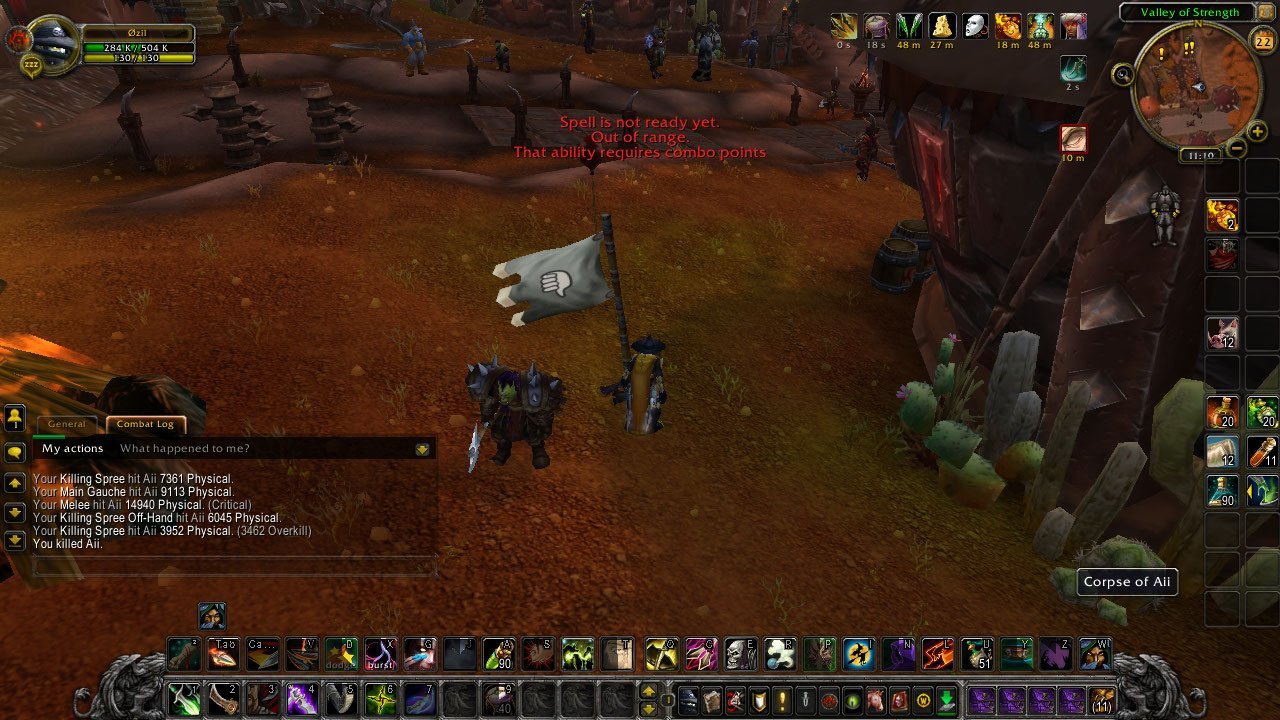This screenshot has height=720, width=1280.
Task: Click the Øzil player portrait
Action: (x=52, y=44)
